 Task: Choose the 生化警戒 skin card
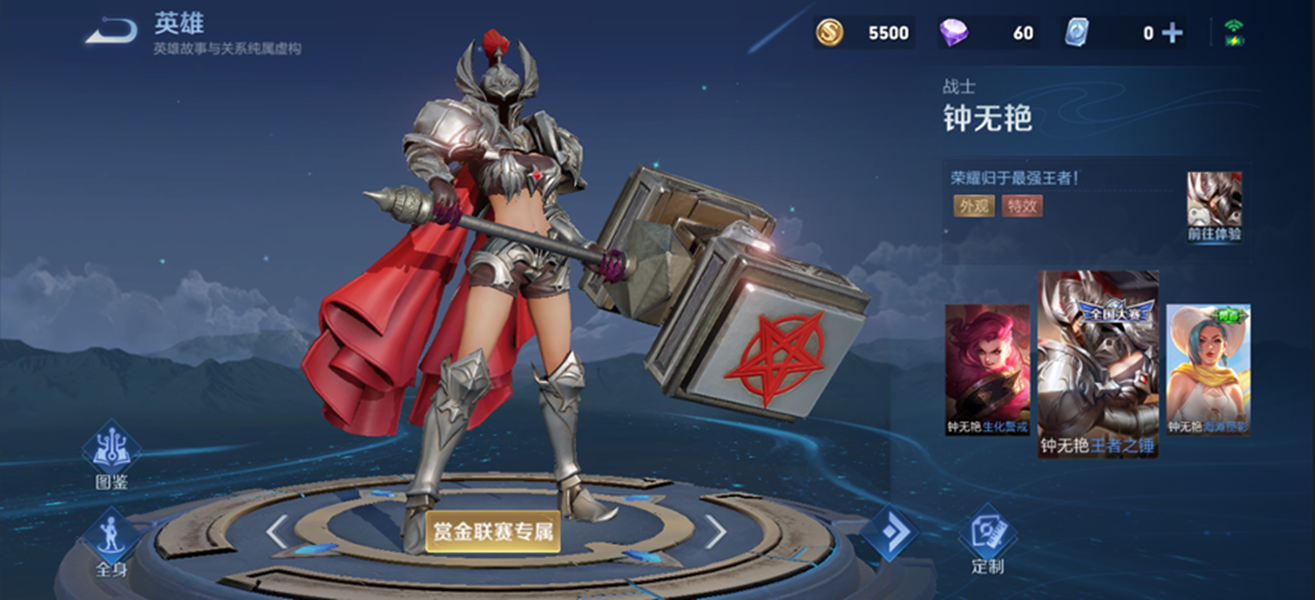tap(988, 370)
